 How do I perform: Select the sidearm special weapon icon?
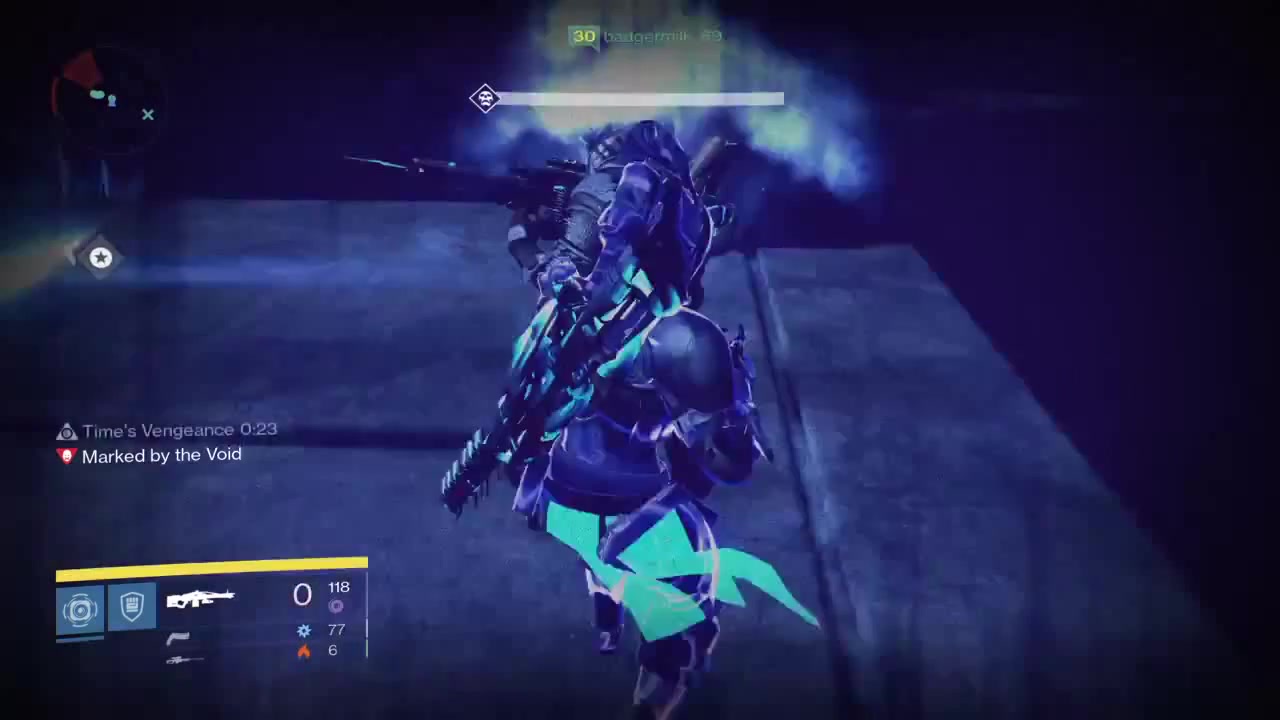pyautogui.click(x=178, y=637)
